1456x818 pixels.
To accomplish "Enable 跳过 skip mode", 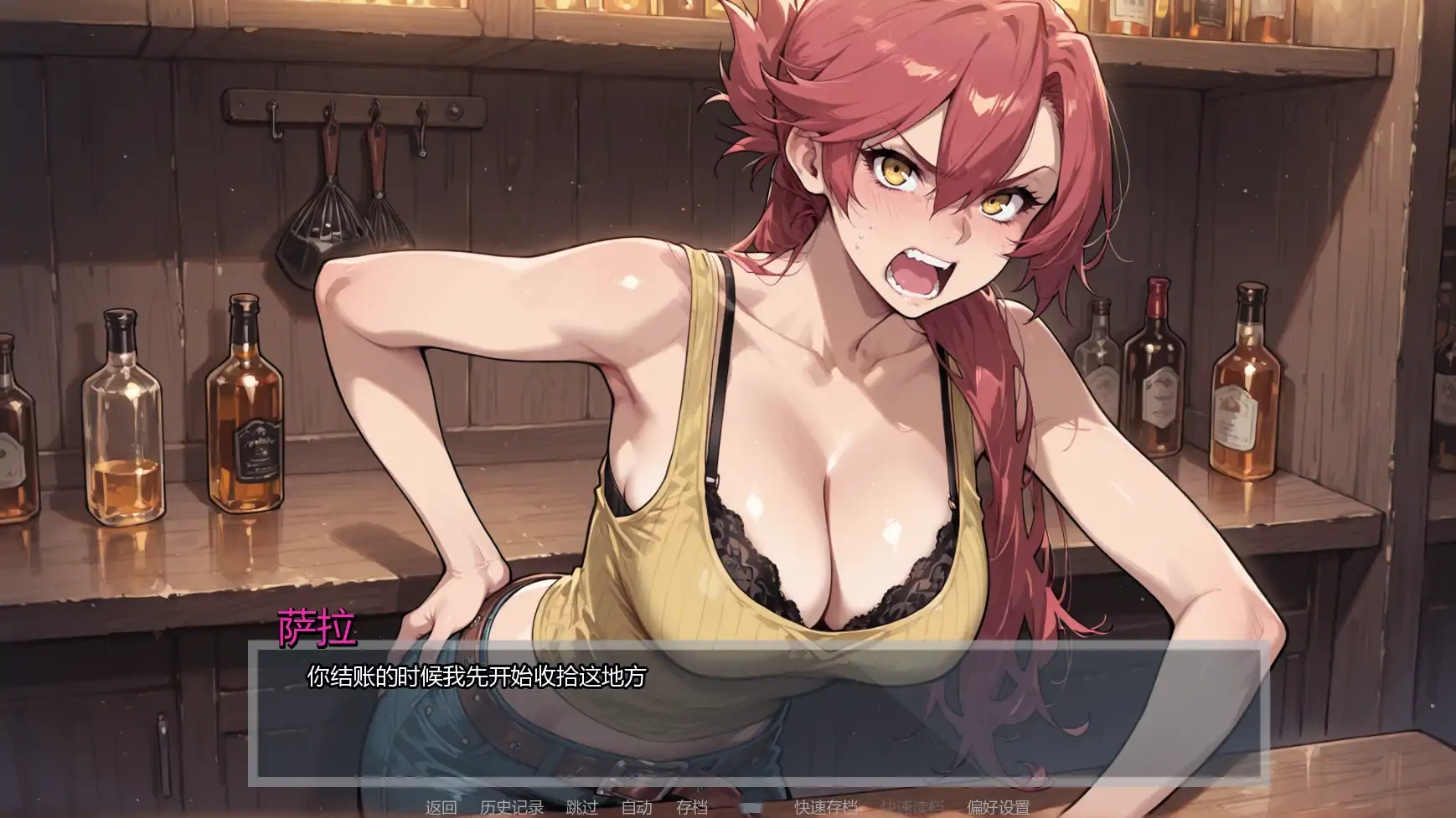I will (x=581, y=809).
